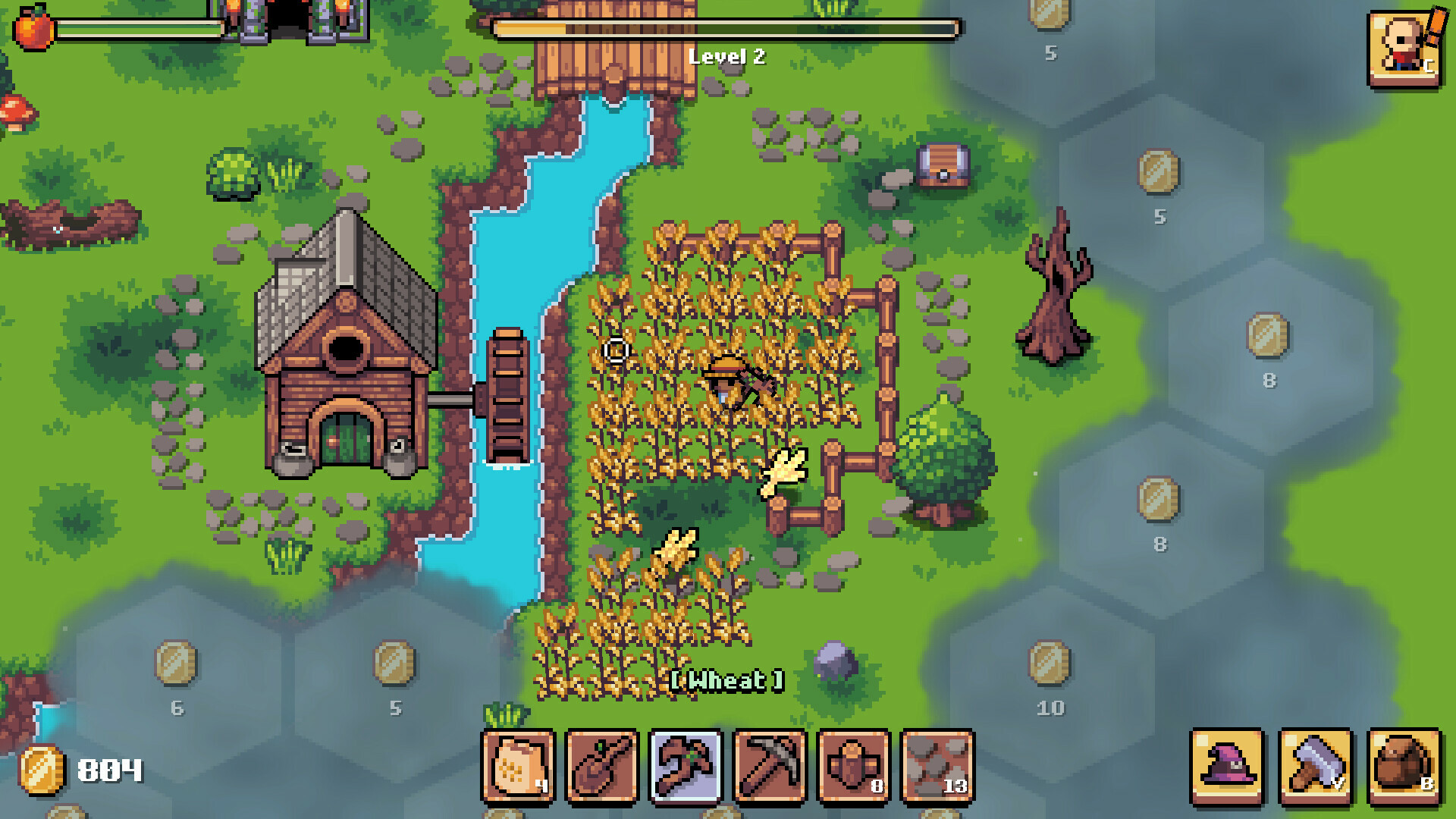Unlock the hex tile costing 6 coins
Viewport: 1456px width, 819px height.
coord(176,671)
